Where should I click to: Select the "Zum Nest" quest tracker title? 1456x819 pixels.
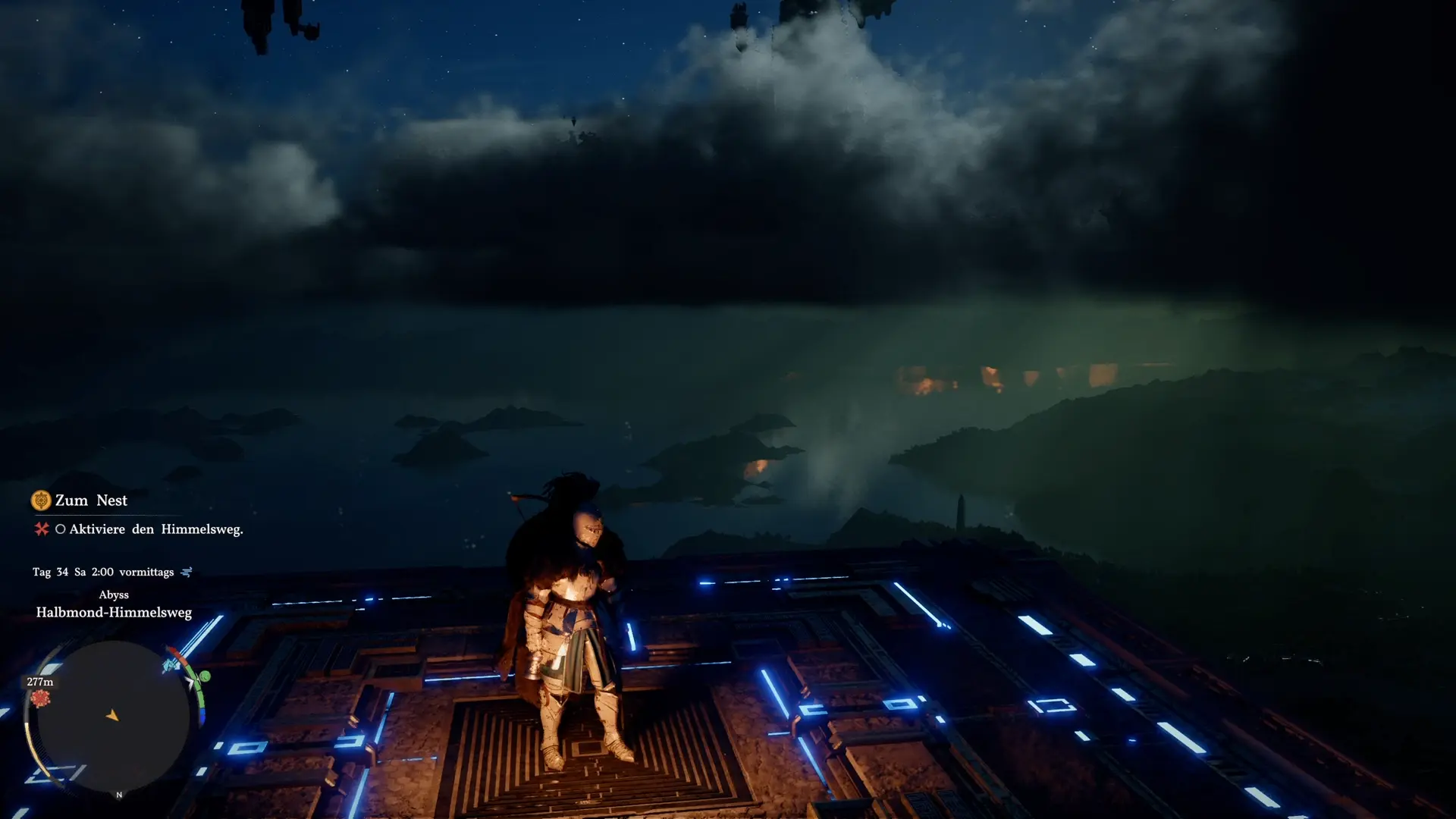tap(91, 500)
